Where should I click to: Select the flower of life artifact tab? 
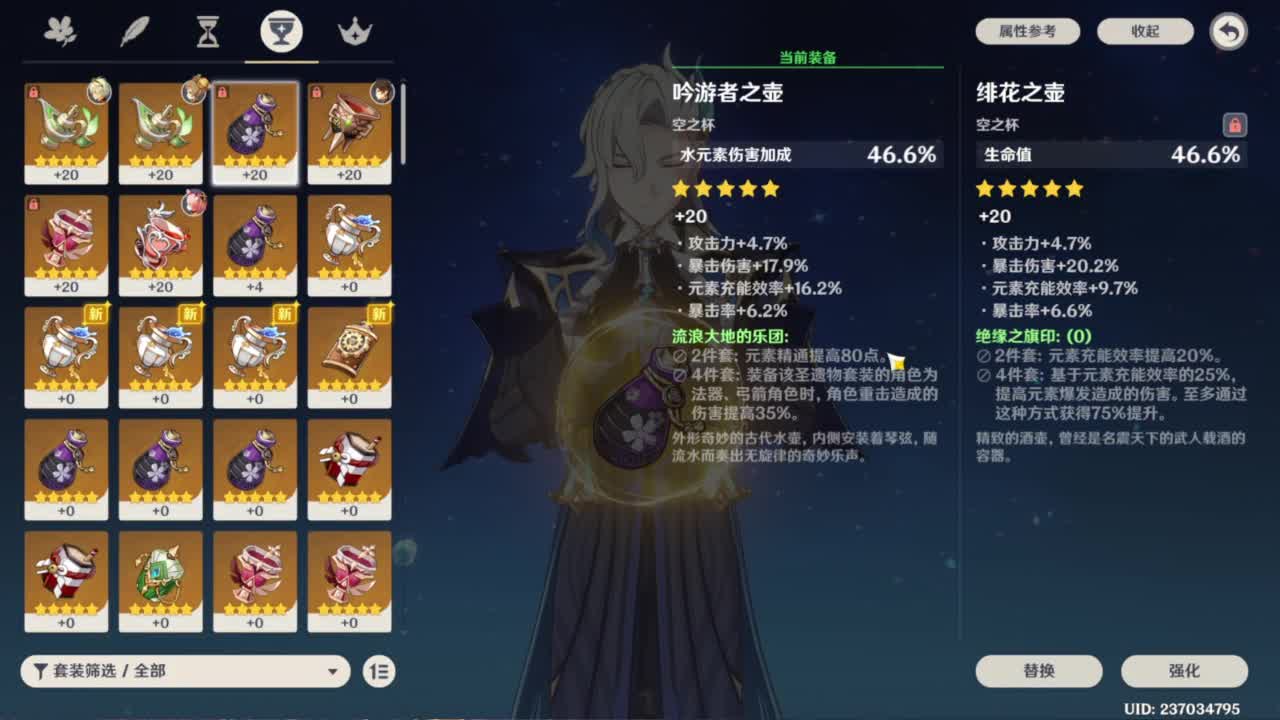click(x=60, y=31)
